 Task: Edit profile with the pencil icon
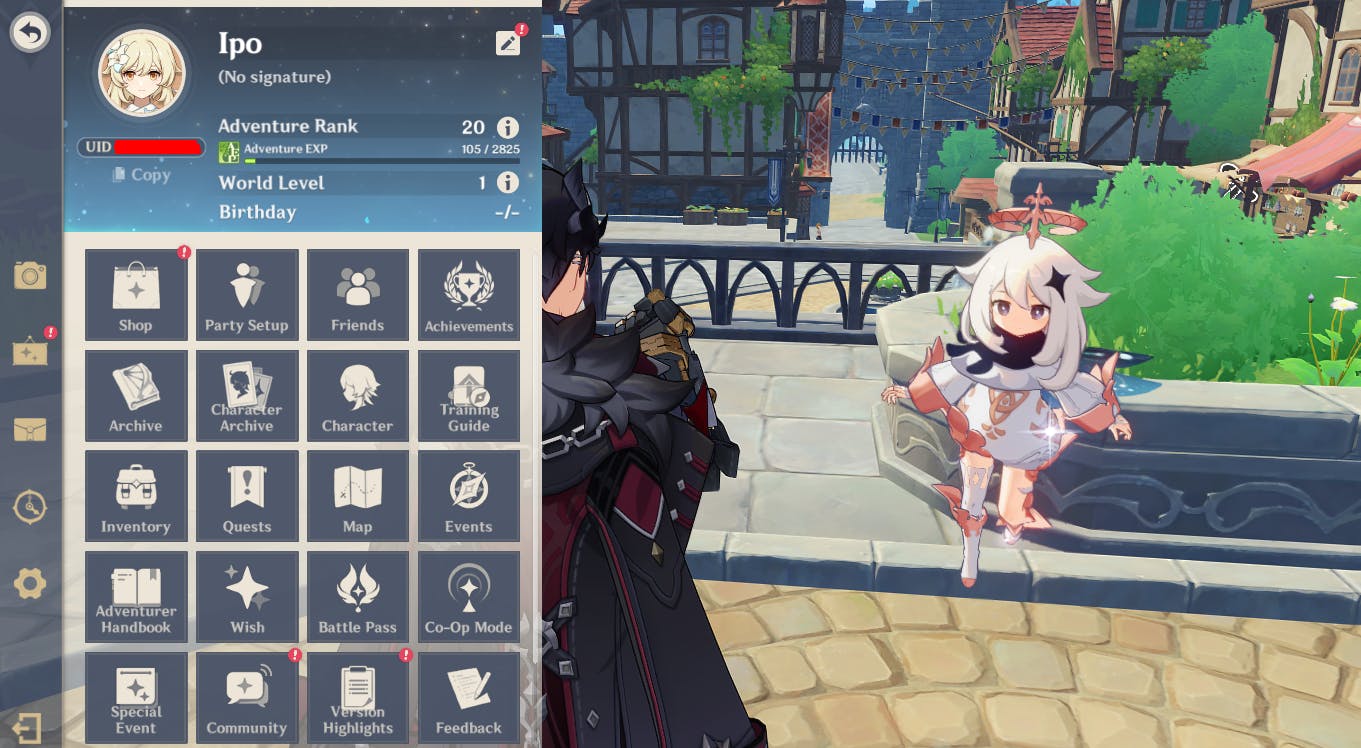[x=507, y=43]
